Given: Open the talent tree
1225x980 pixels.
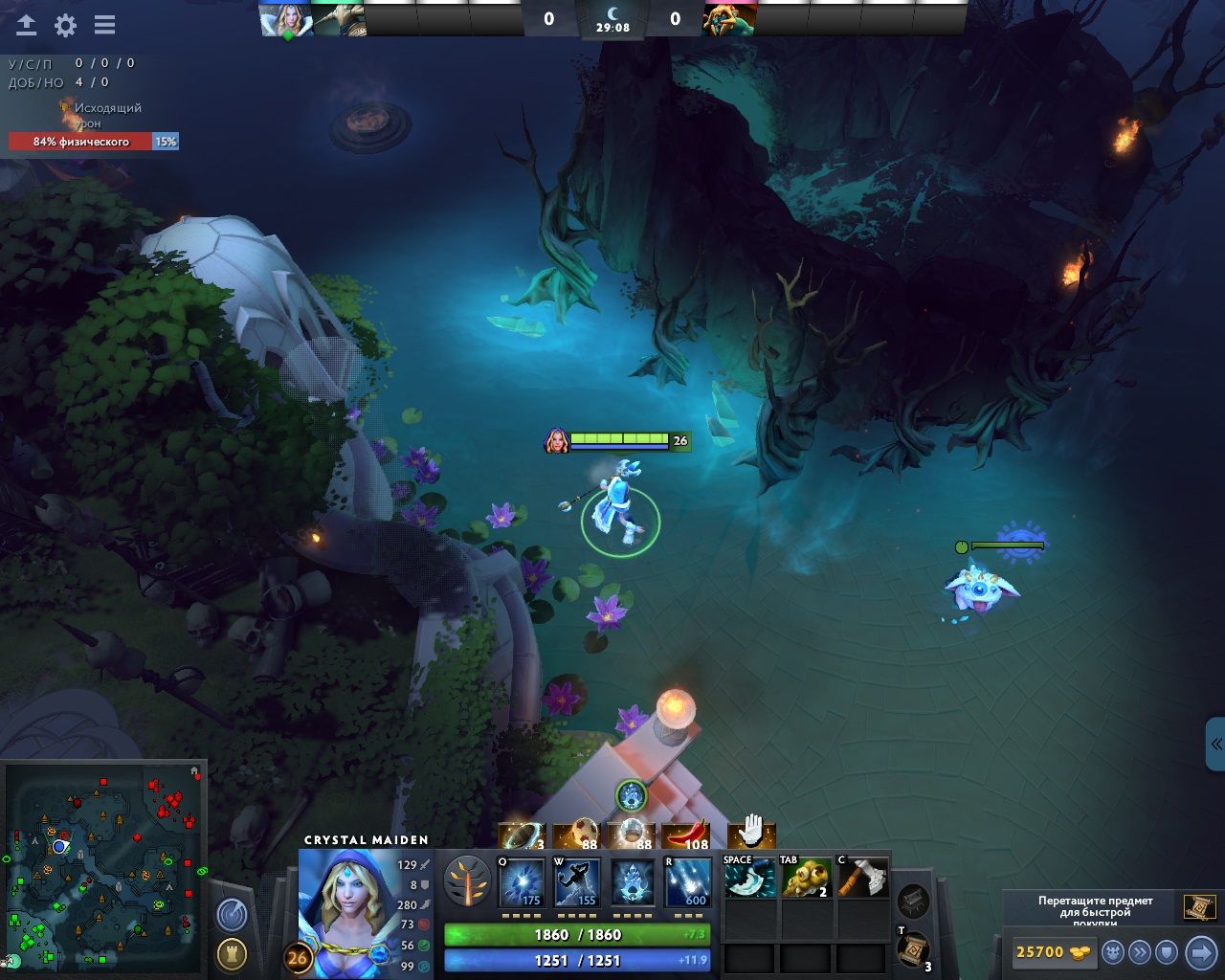Looking at the screenshot, I should click(468, 880).
